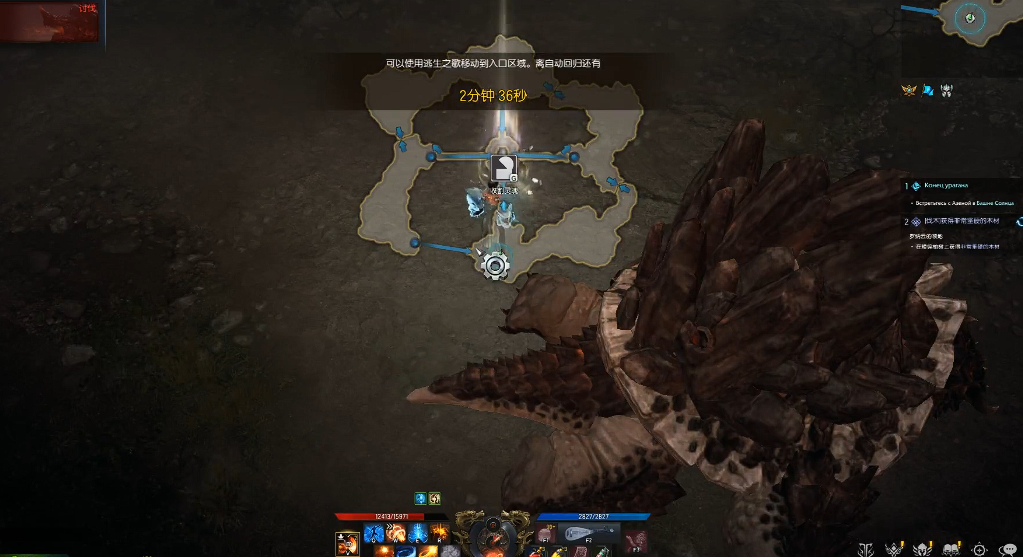1023x557 pixels.
Task: Open the compass menu icon
Action: 980,549
